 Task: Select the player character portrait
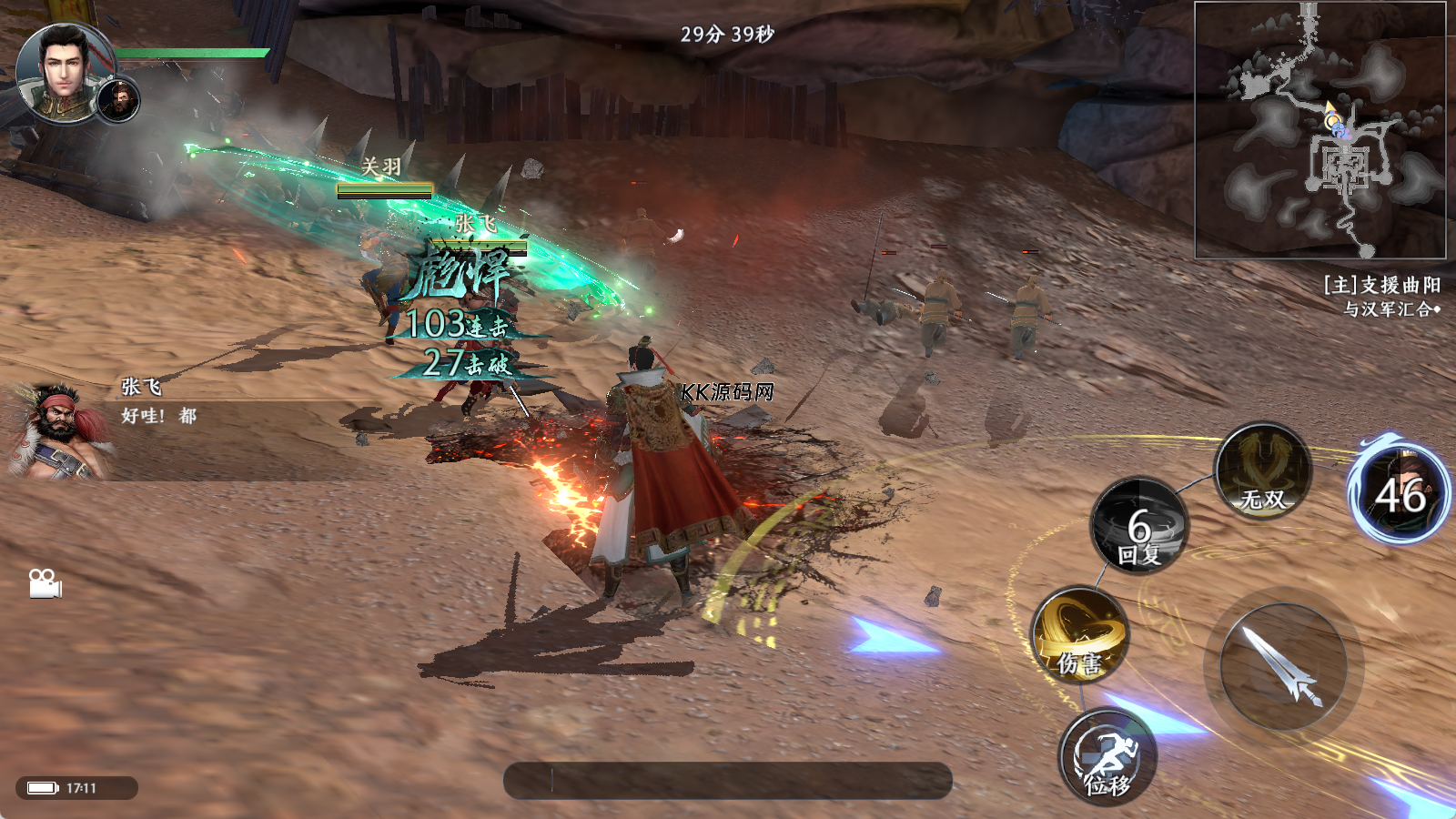[x=64, y=72]
